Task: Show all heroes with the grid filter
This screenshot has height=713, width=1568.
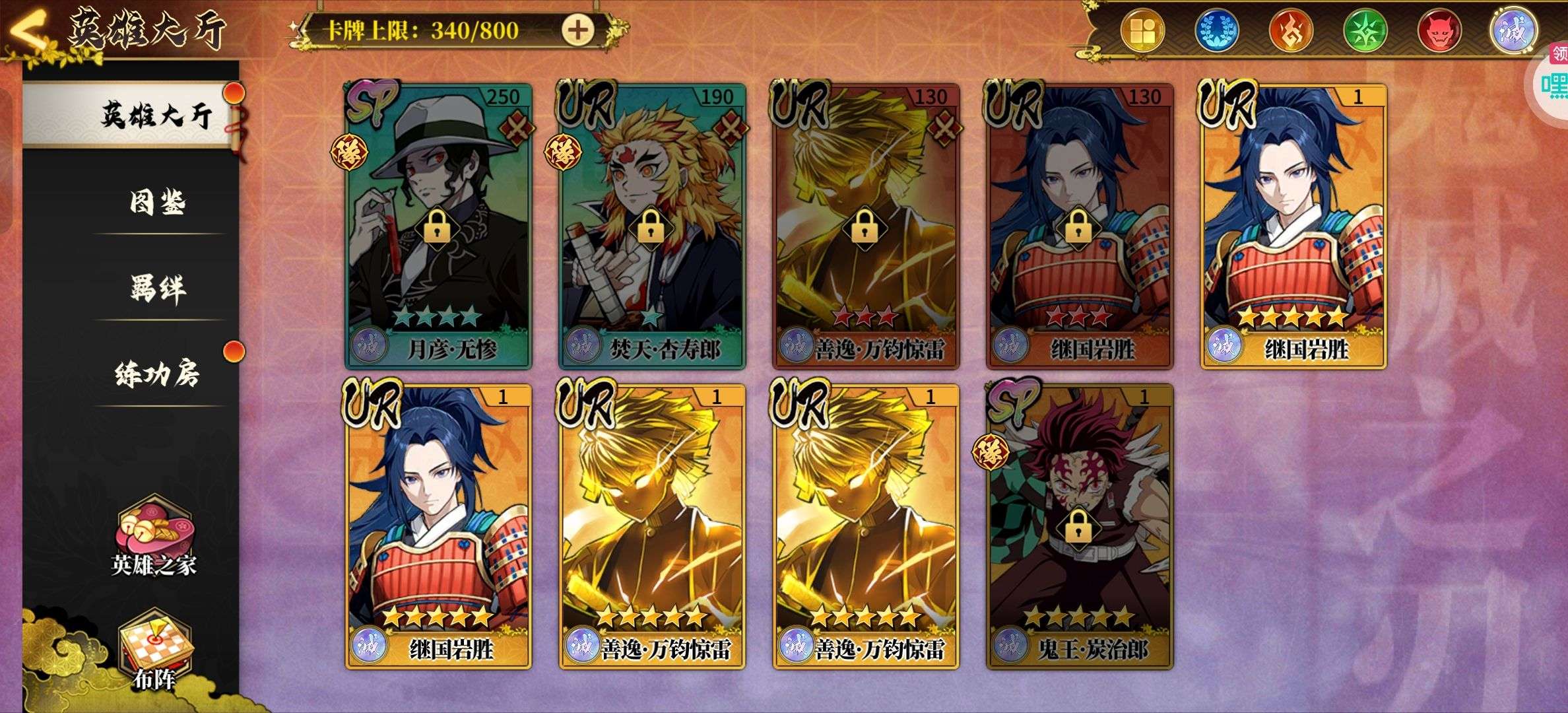Action: 1142,31
